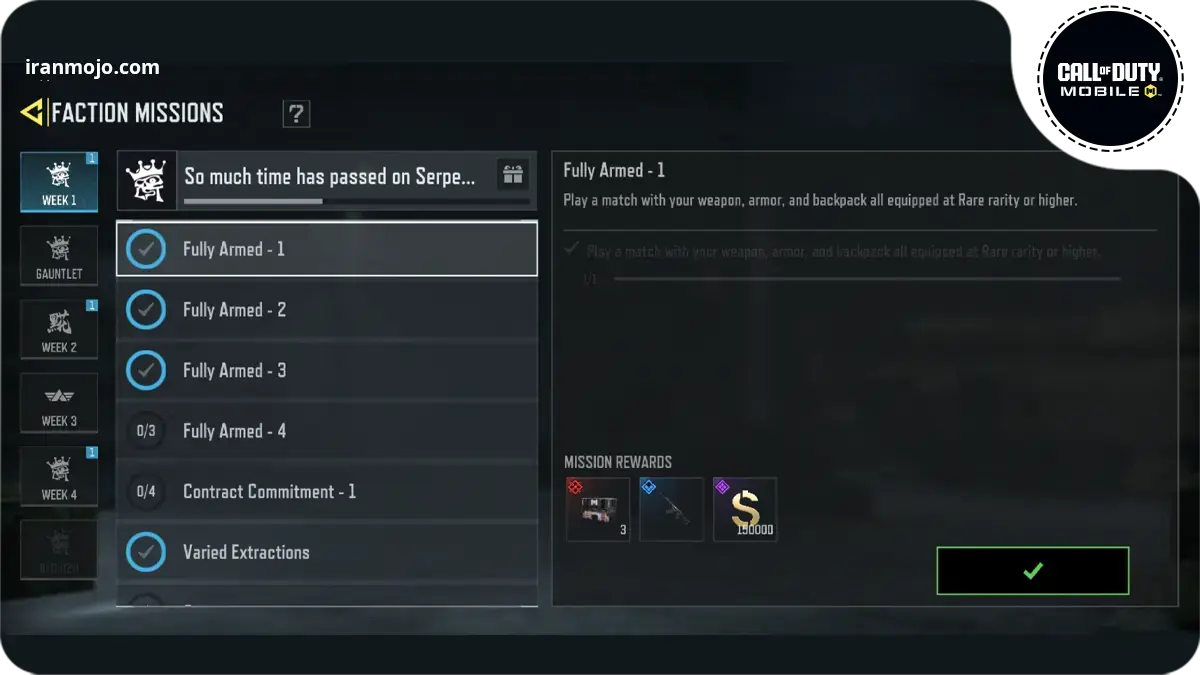This screenshot has width=1200, height=675.
Task: Select the Contract Commitment - 1 mission
Action: pos(327,492)
